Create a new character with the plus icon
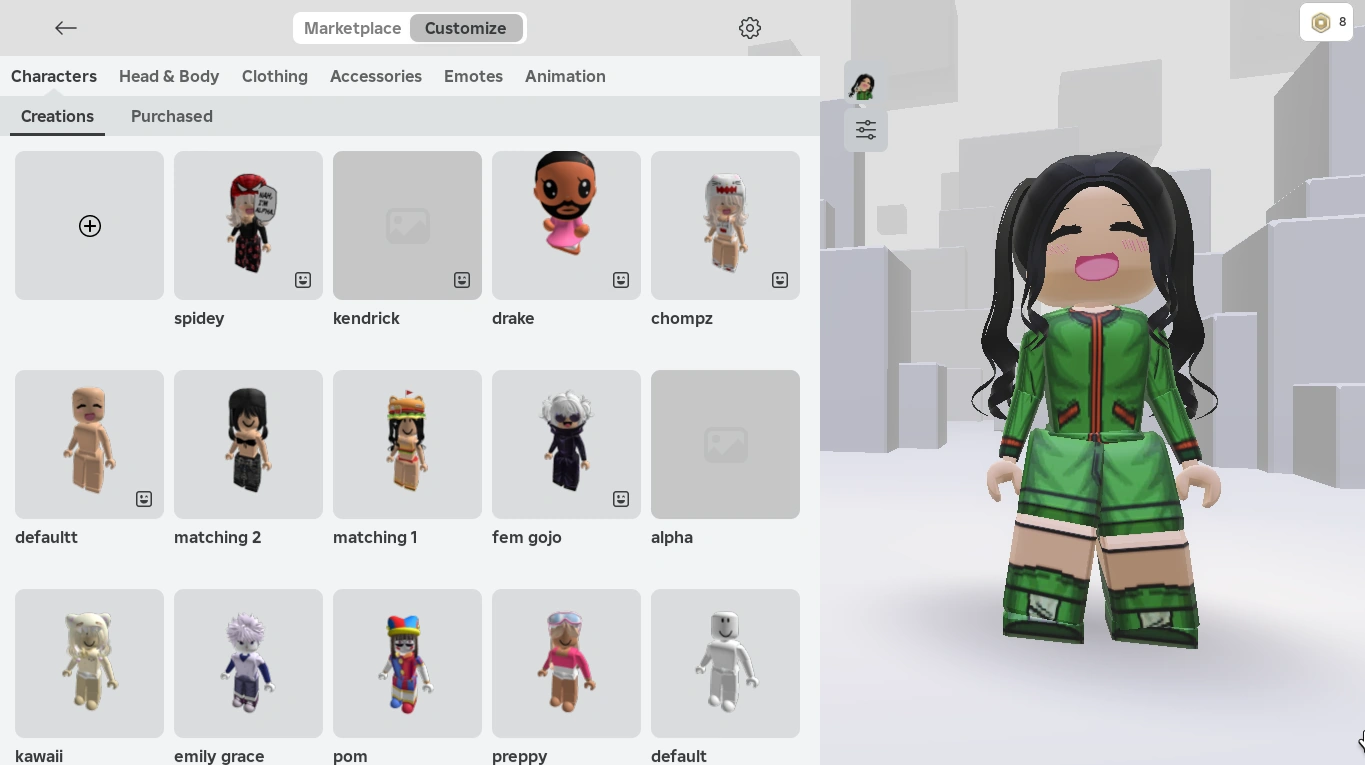This screenshot has width=1365, height=765. 89,226
